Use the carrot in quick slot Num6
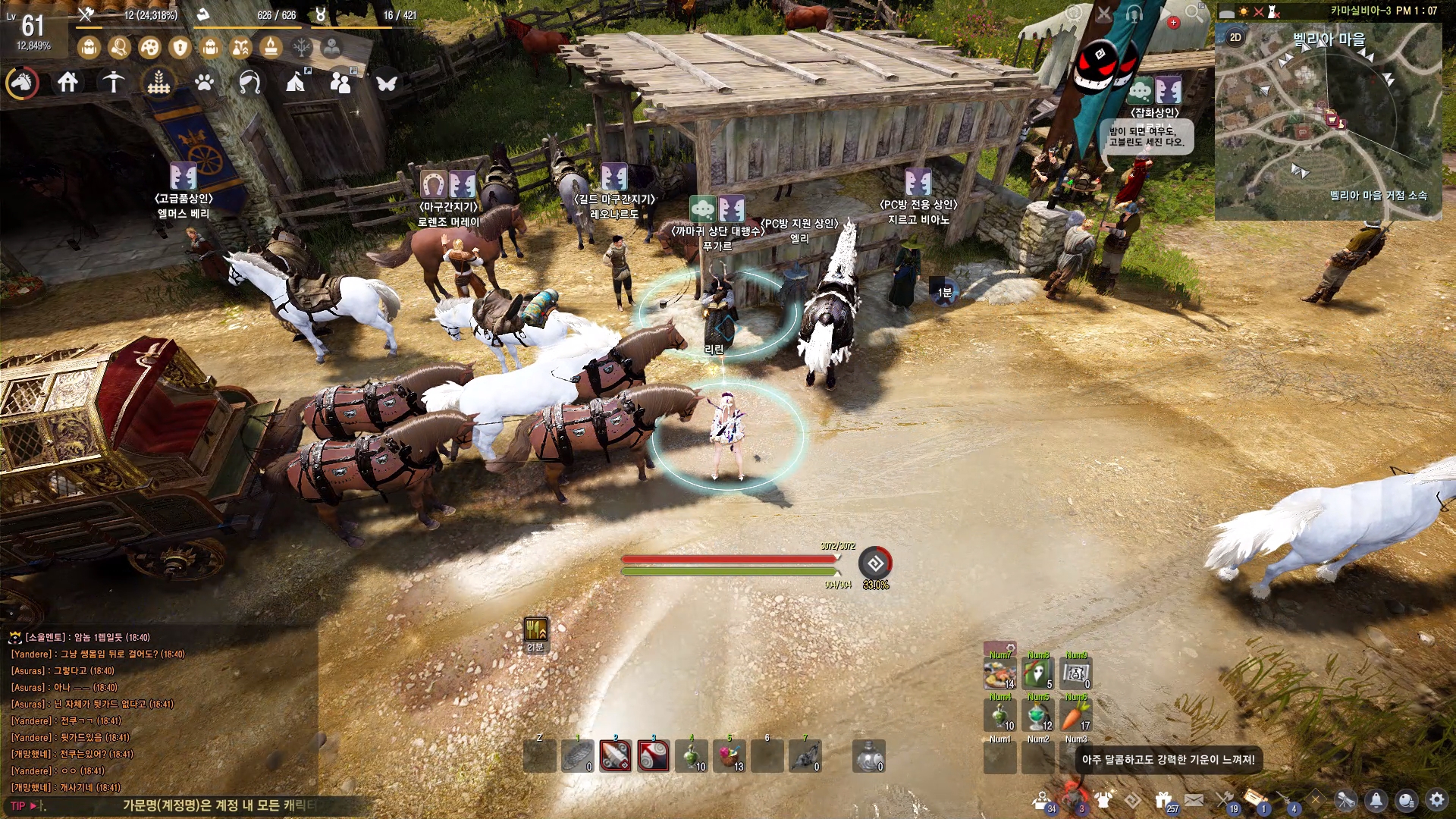This screenshot has height=819, width=1456. point(1075,715)
